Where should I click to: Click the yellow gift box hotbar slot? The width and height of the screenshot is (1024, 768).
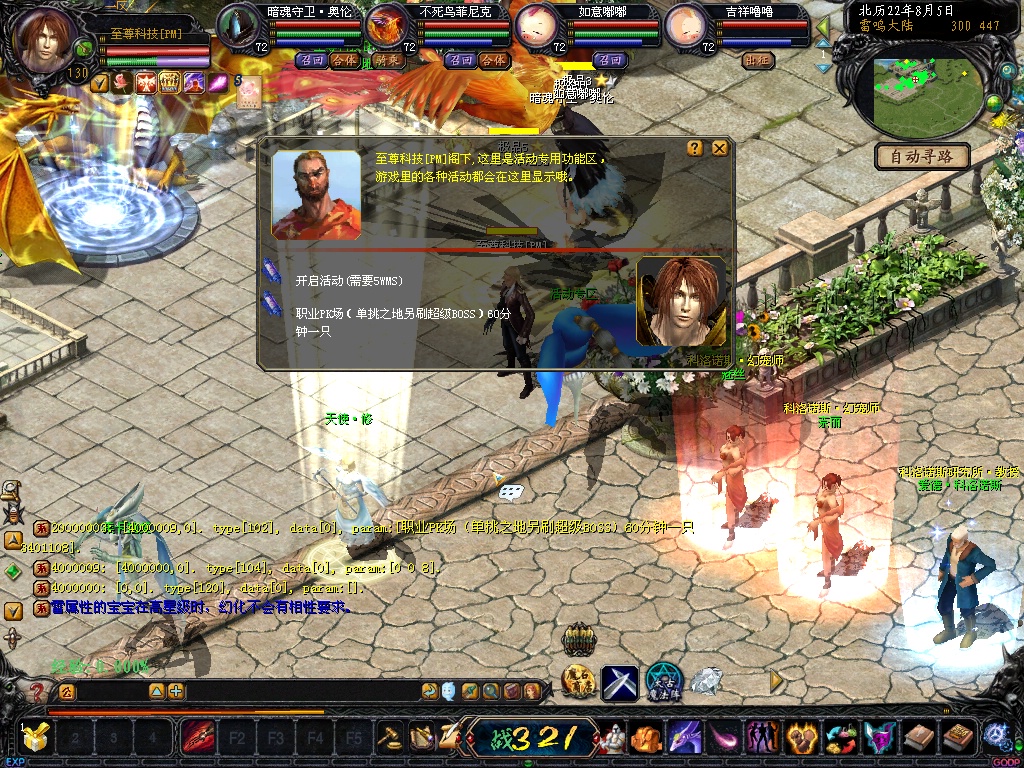tap(36, 738)
